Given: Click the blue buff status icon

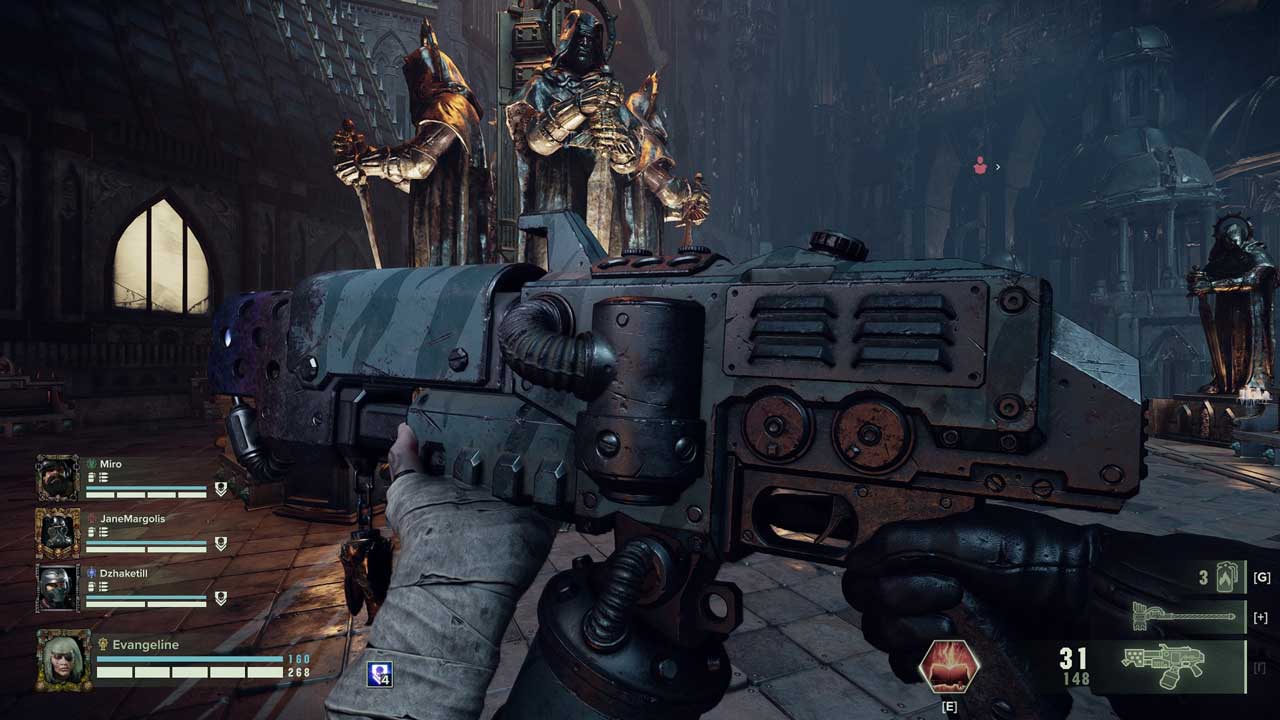Looking at the screenshot, I should (x=379, y=674).
